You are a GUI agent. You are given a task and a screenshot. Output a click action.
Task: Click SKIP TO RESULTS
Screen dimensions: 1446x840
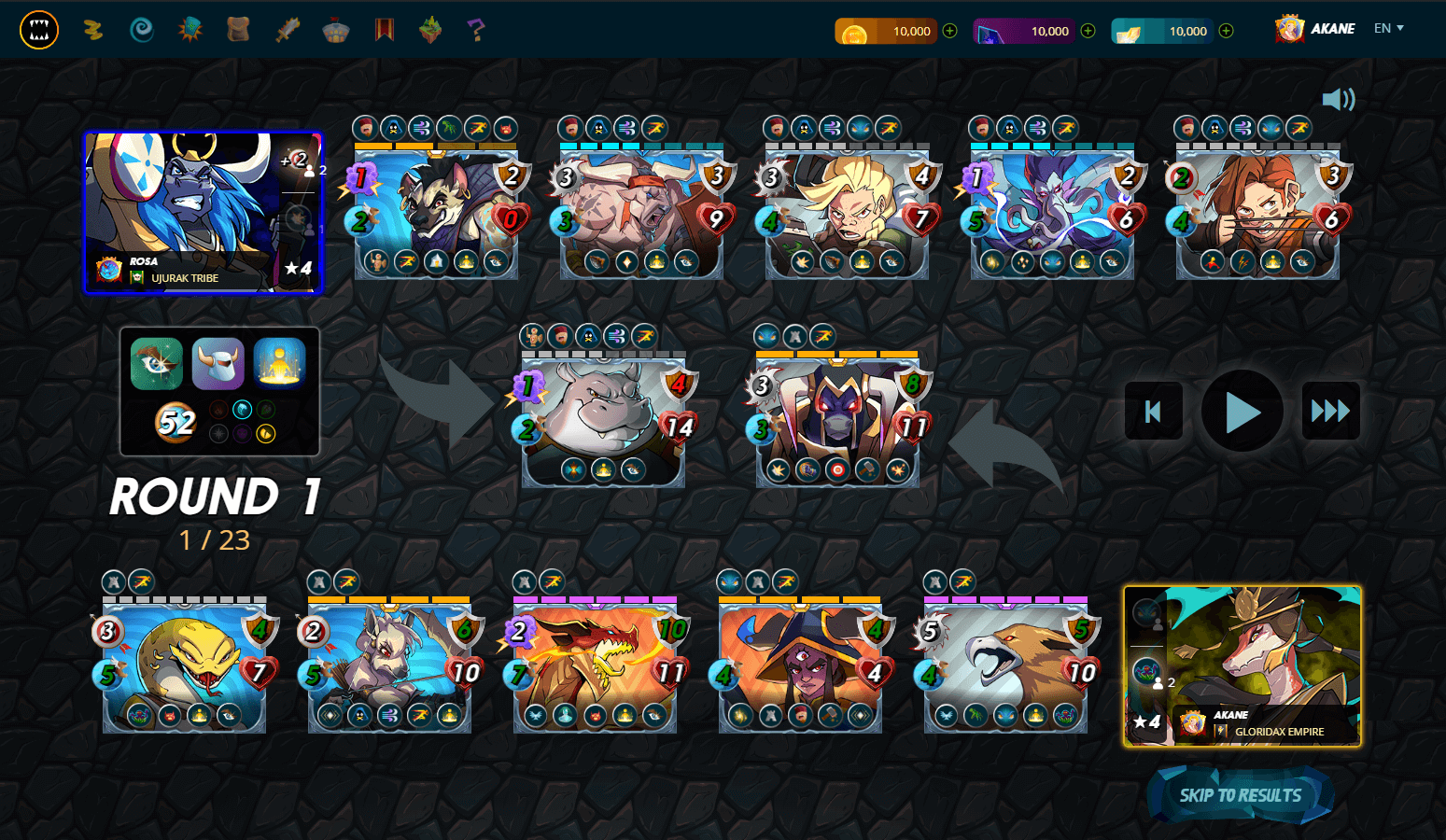(1241, 794)
